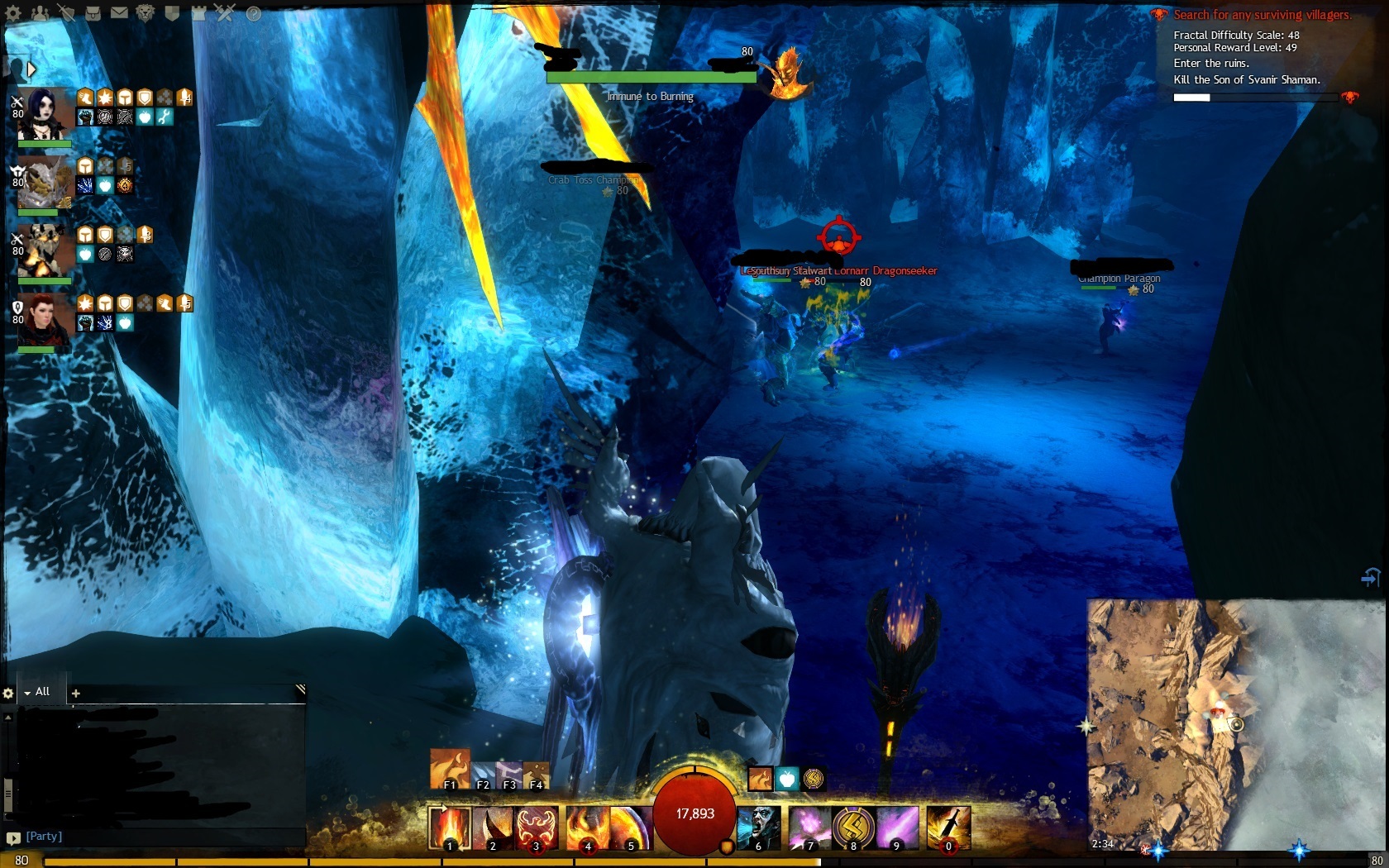The width and height of the screenshot is (1389, 868).
Task: Select the red-haired party member portrait
Action: pos(43,319)
